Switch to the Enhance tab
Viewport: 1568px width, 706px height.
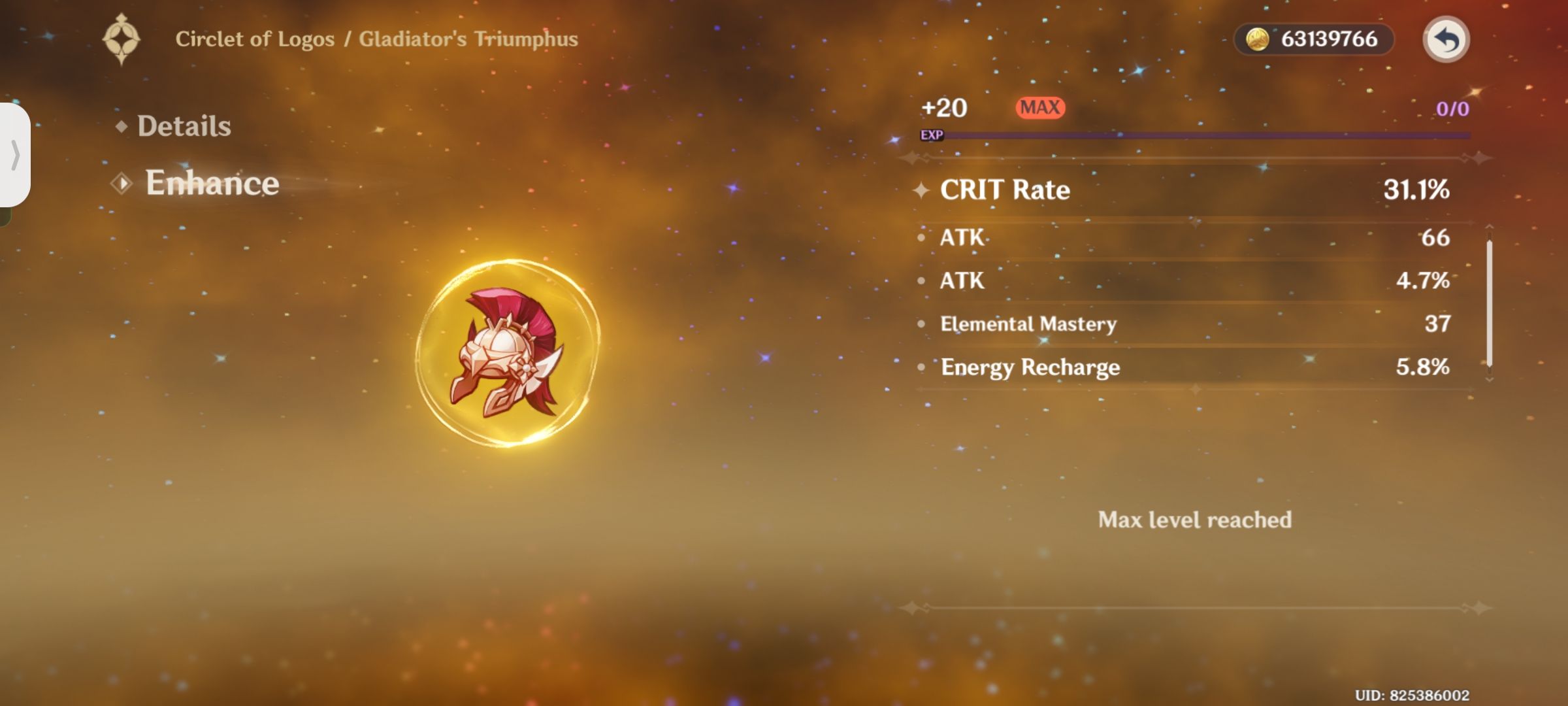point(212,184)
